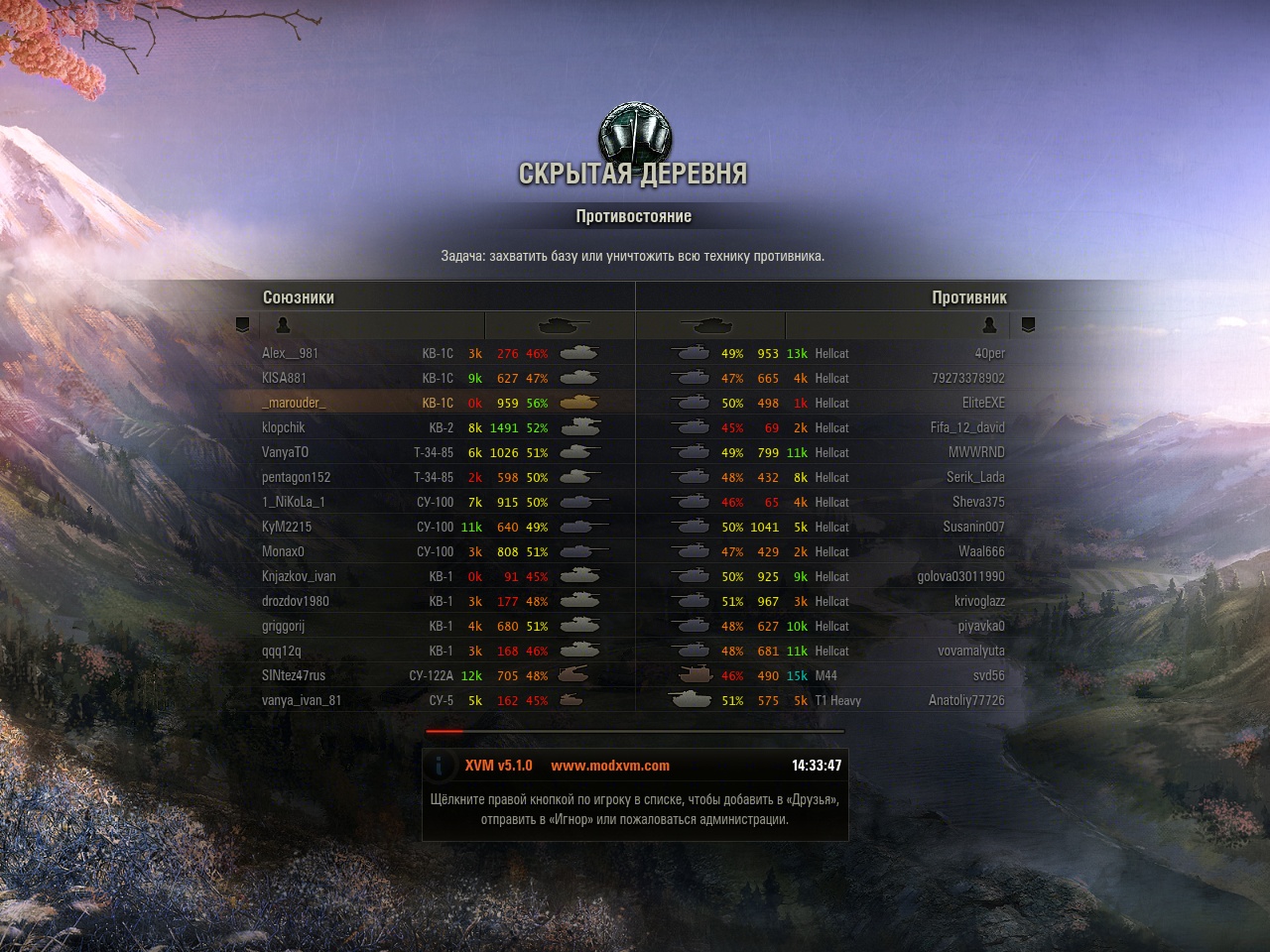Select enemy svd56 with the M44
Viewport: 1270px width, 952px height.
point(988,676)
